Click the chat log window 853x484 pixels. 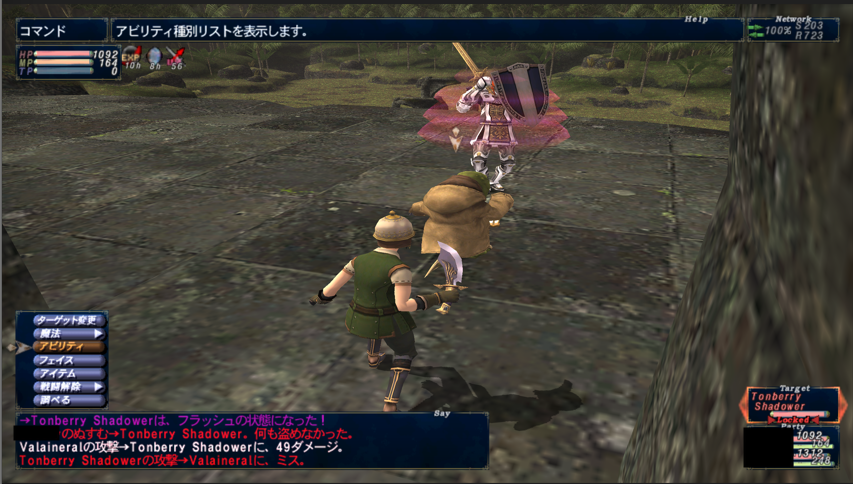click(250, 441)
